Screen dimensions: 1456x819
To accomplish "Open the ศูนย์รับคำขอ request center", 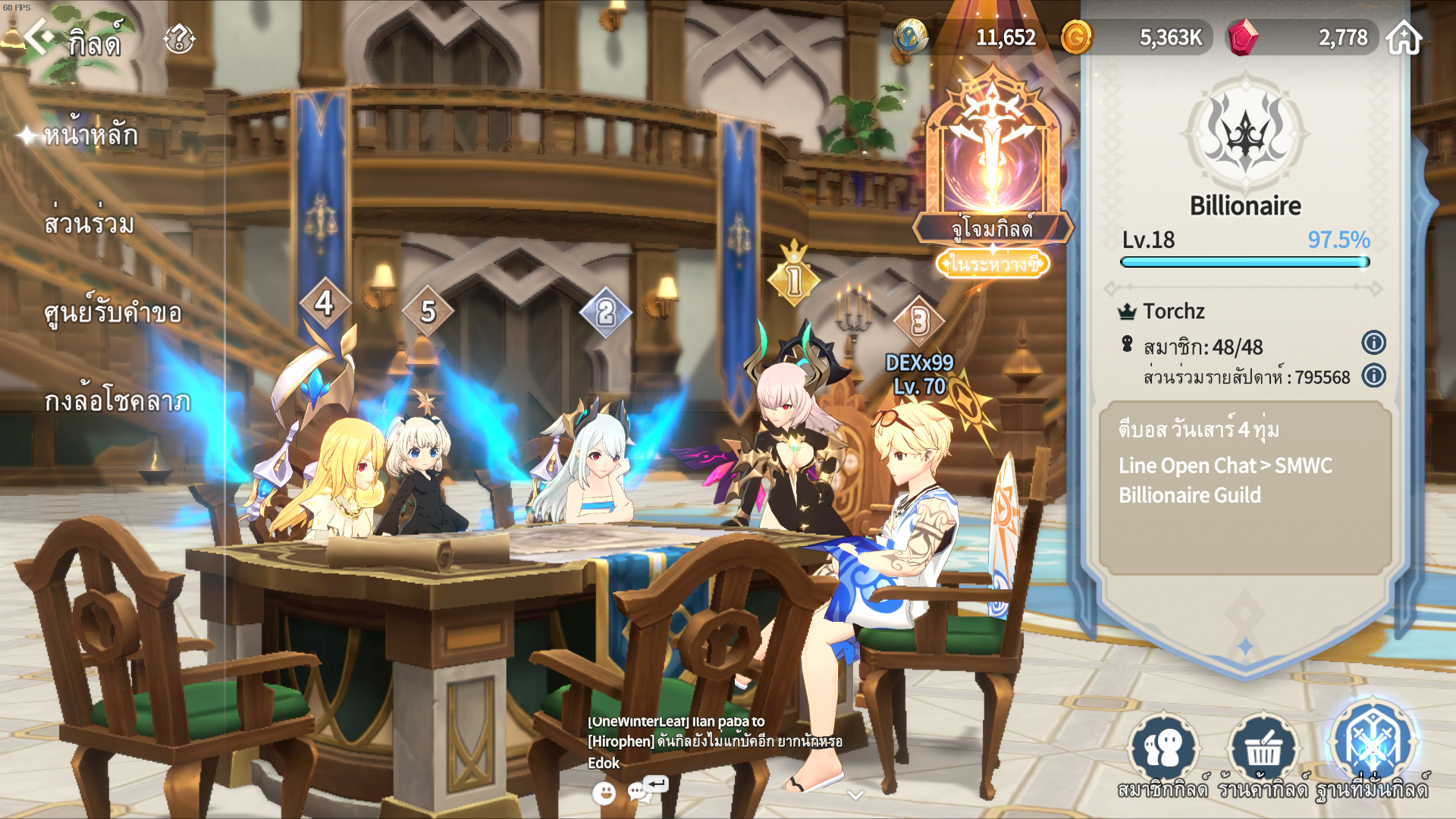I will tap(112, 313).
